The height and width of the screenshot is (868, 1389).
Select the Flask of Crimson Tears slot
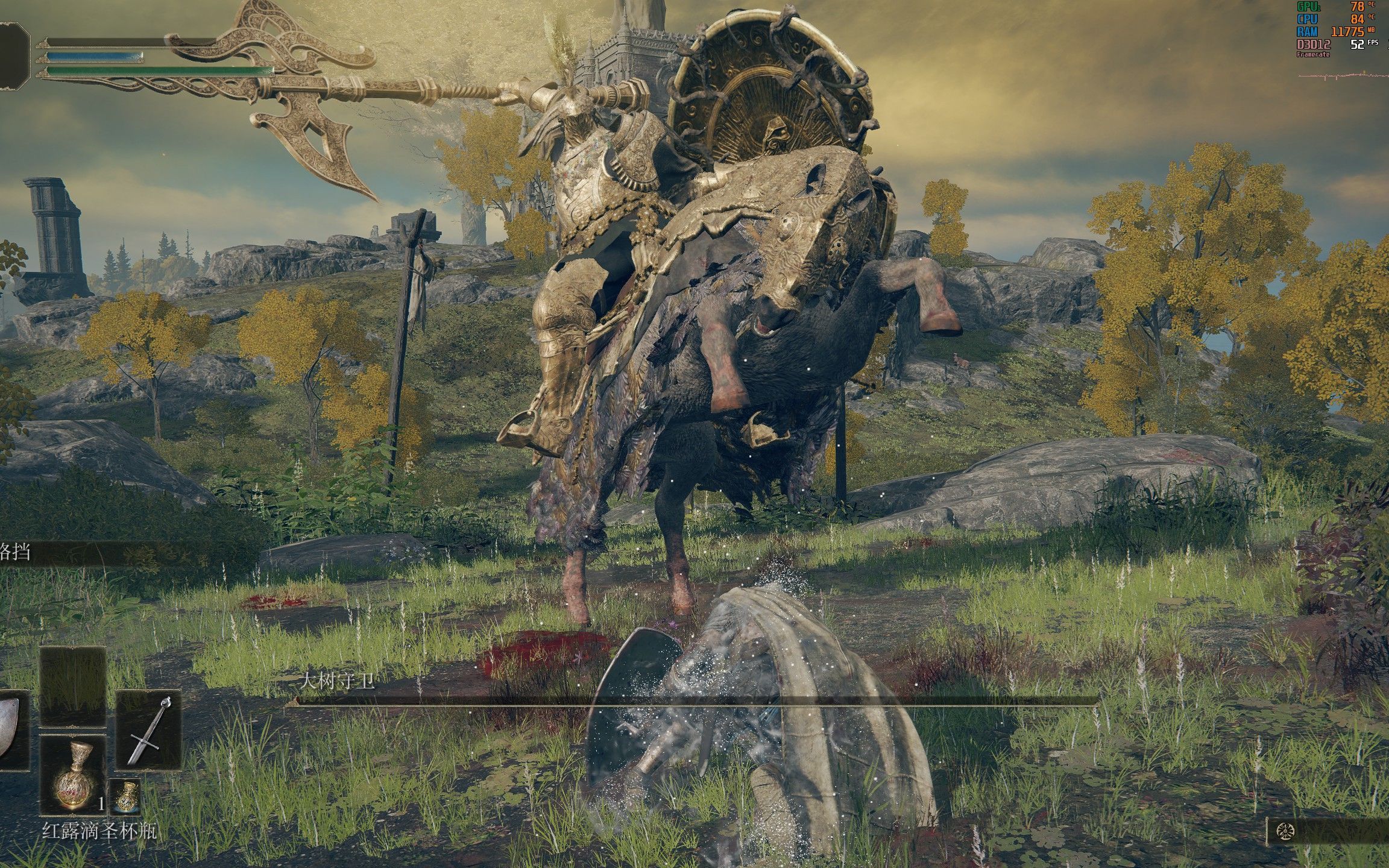point(73,774)
